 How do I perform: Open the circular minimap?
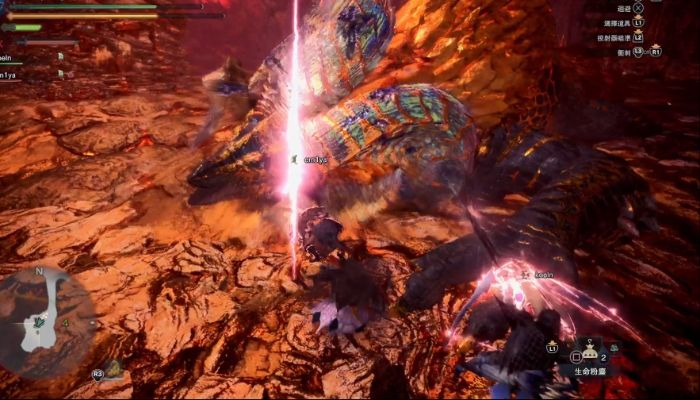click(x=46, y=316)
